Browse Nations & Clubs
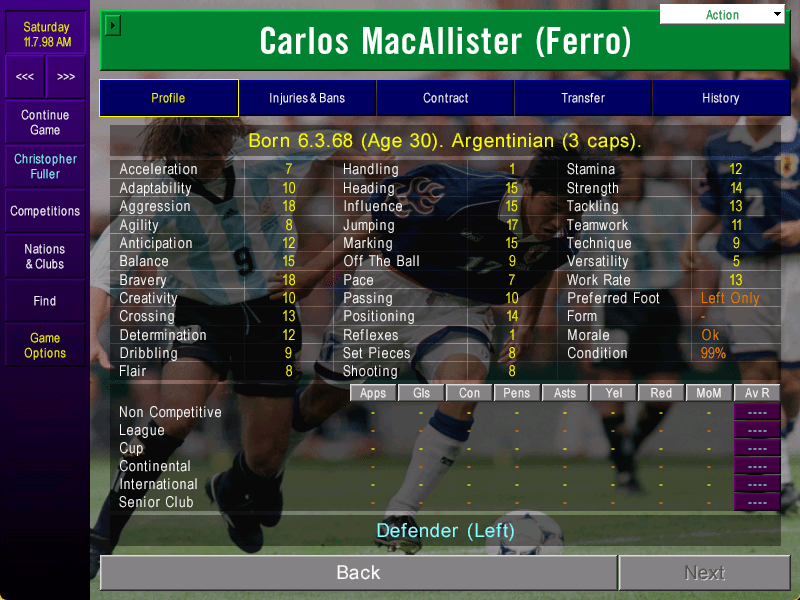Viewport: 800px width, 600px height. (x=45, y=256)
